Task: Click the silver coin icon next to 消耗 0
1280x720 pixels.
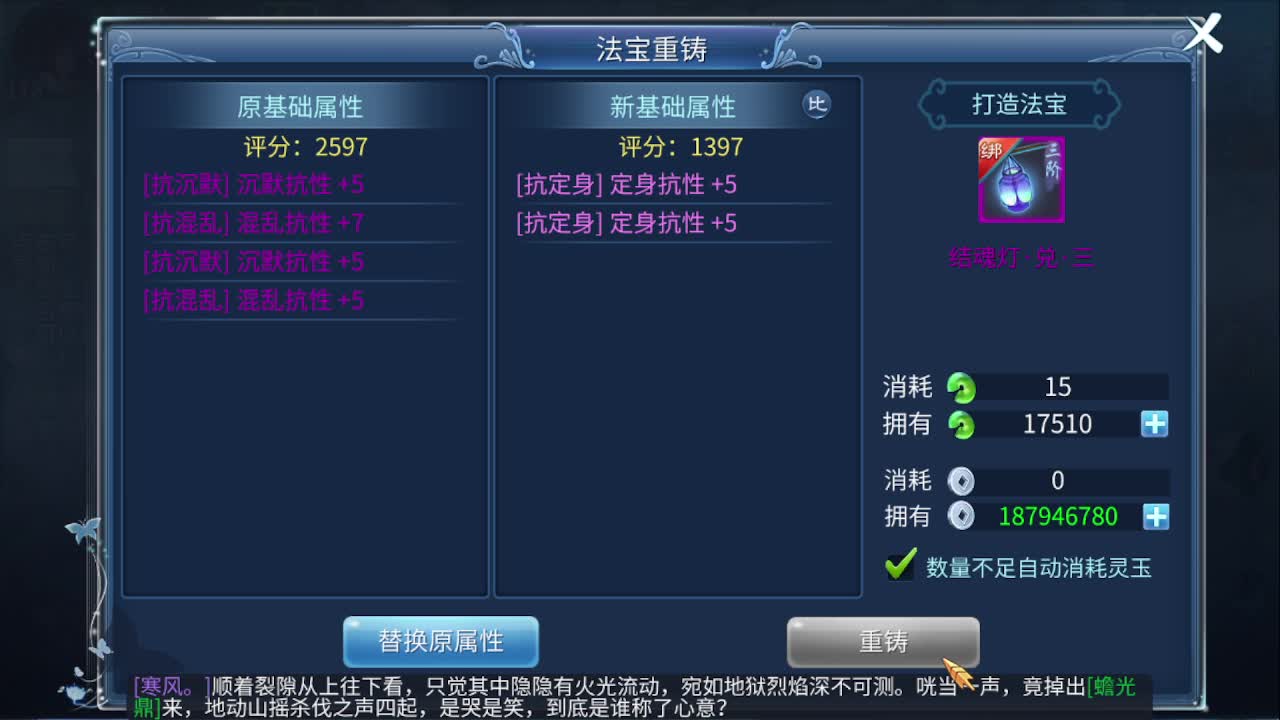Action: [961, 481]
